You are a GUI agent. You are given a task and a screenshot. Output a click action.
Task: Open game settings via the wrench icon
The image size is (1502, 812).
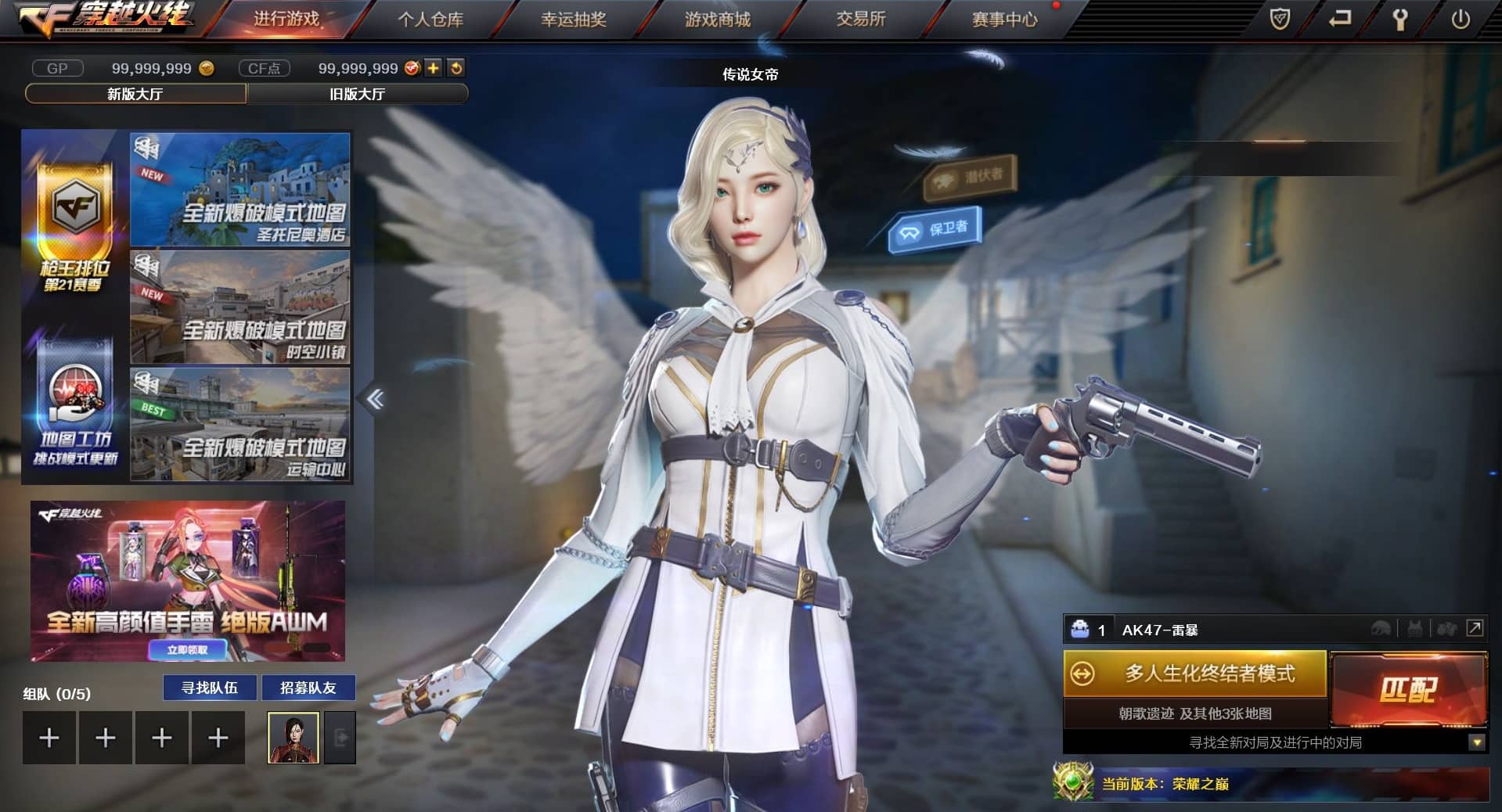[x=1400, y=19]
